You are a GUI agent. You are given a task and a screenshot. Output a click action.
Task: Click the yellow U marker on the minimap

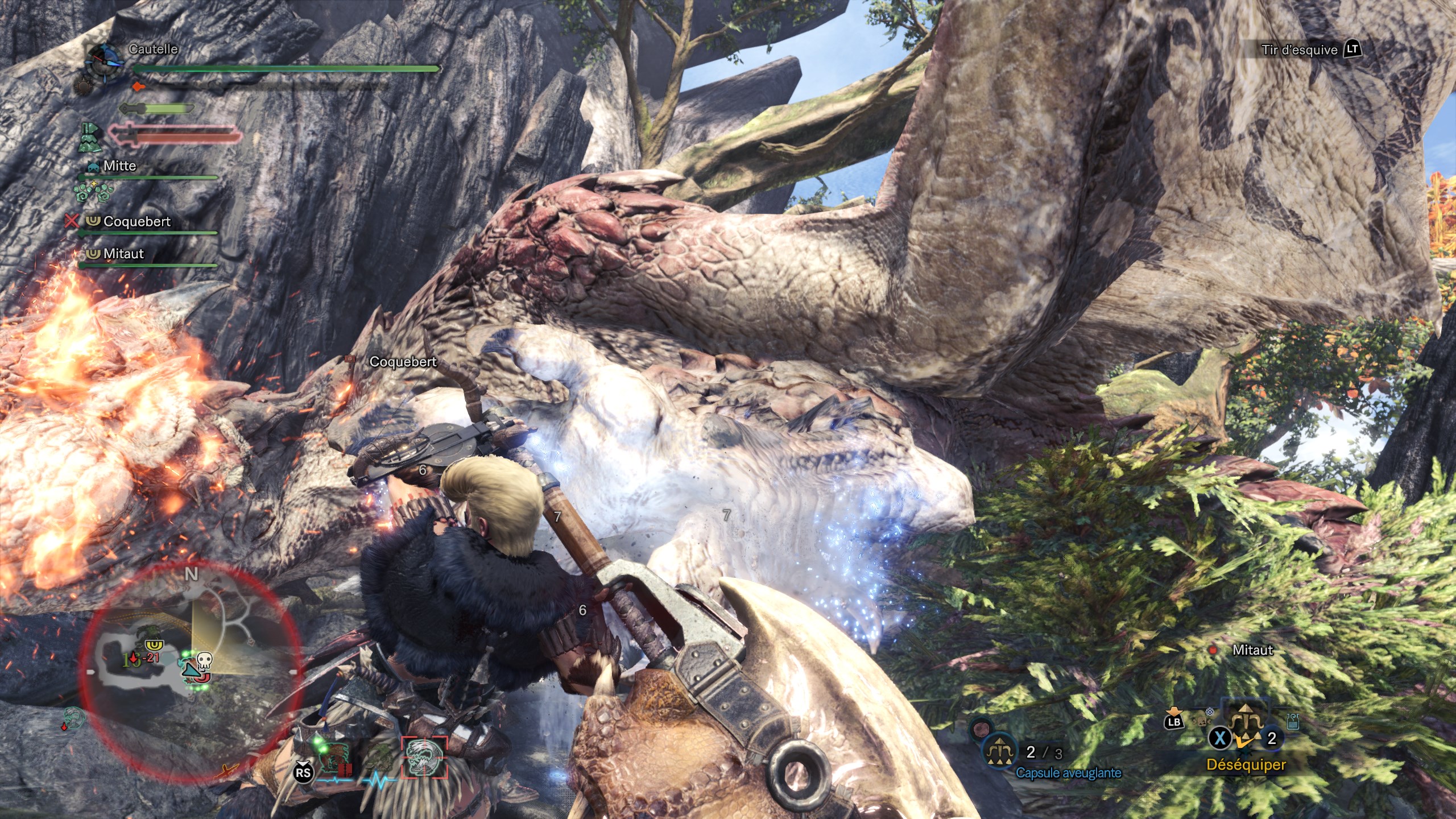[154, 645]
